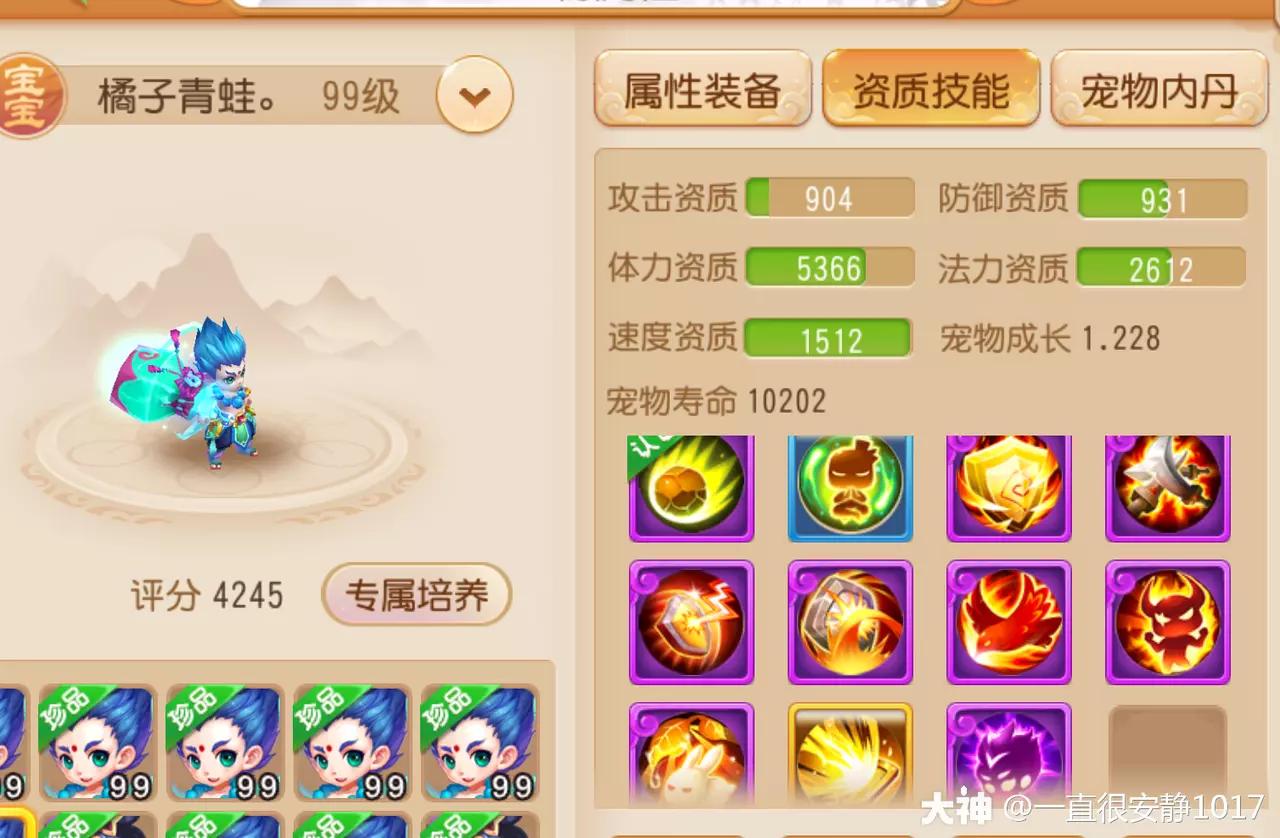Viewport: 1280px width, 838px height.
Task: Open the 资质技能 tab
Action: (x=931, y=88)
